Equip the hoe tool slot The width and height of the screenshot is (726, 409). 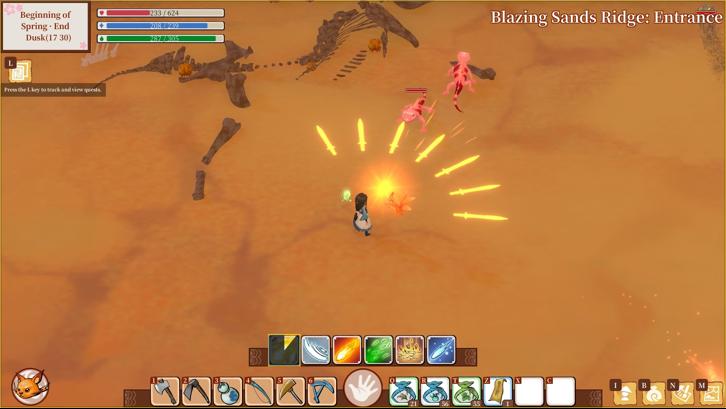196,391
